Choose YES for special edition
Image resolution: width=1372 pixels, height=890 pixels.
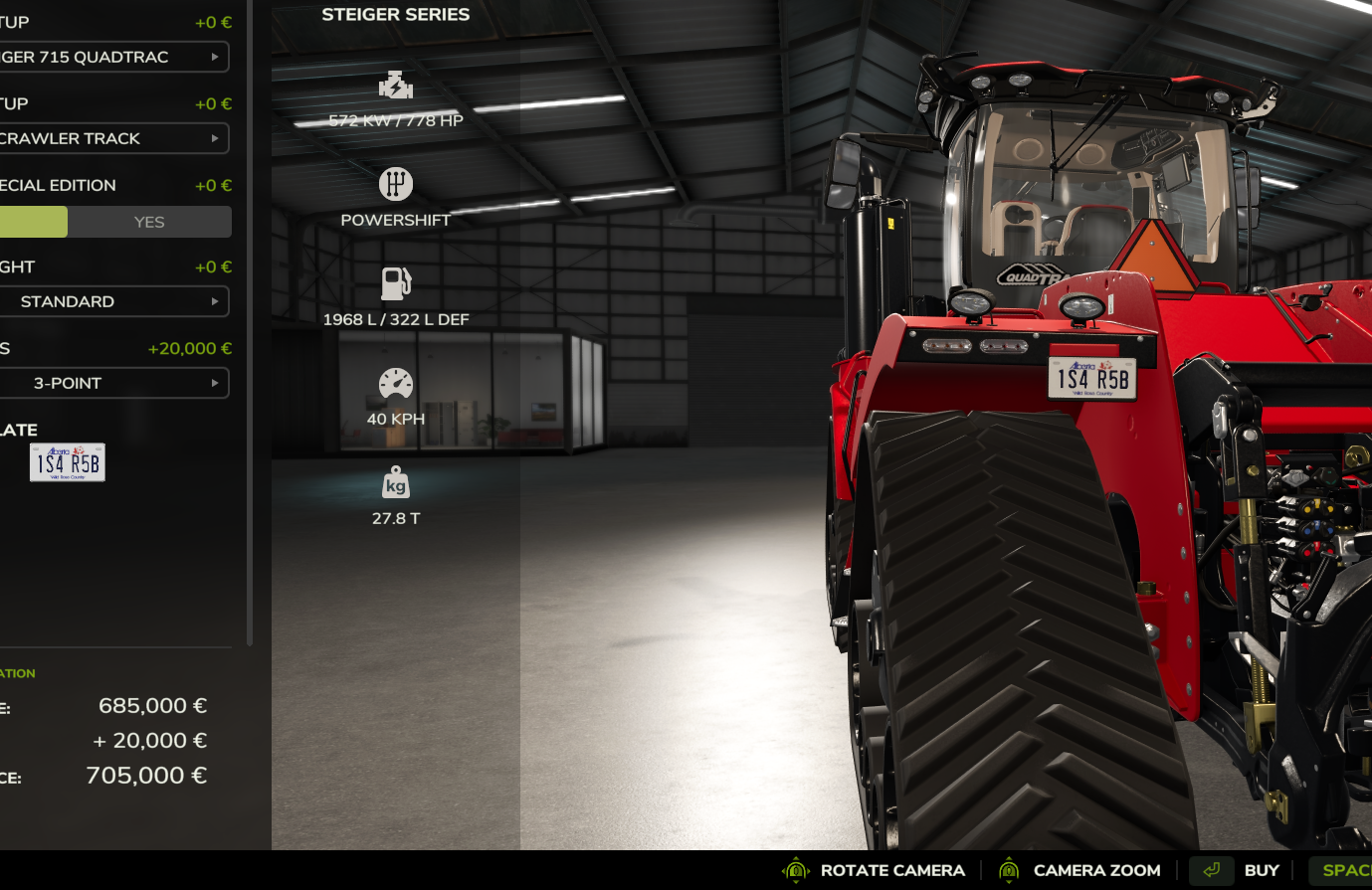(x=149, y=222)
